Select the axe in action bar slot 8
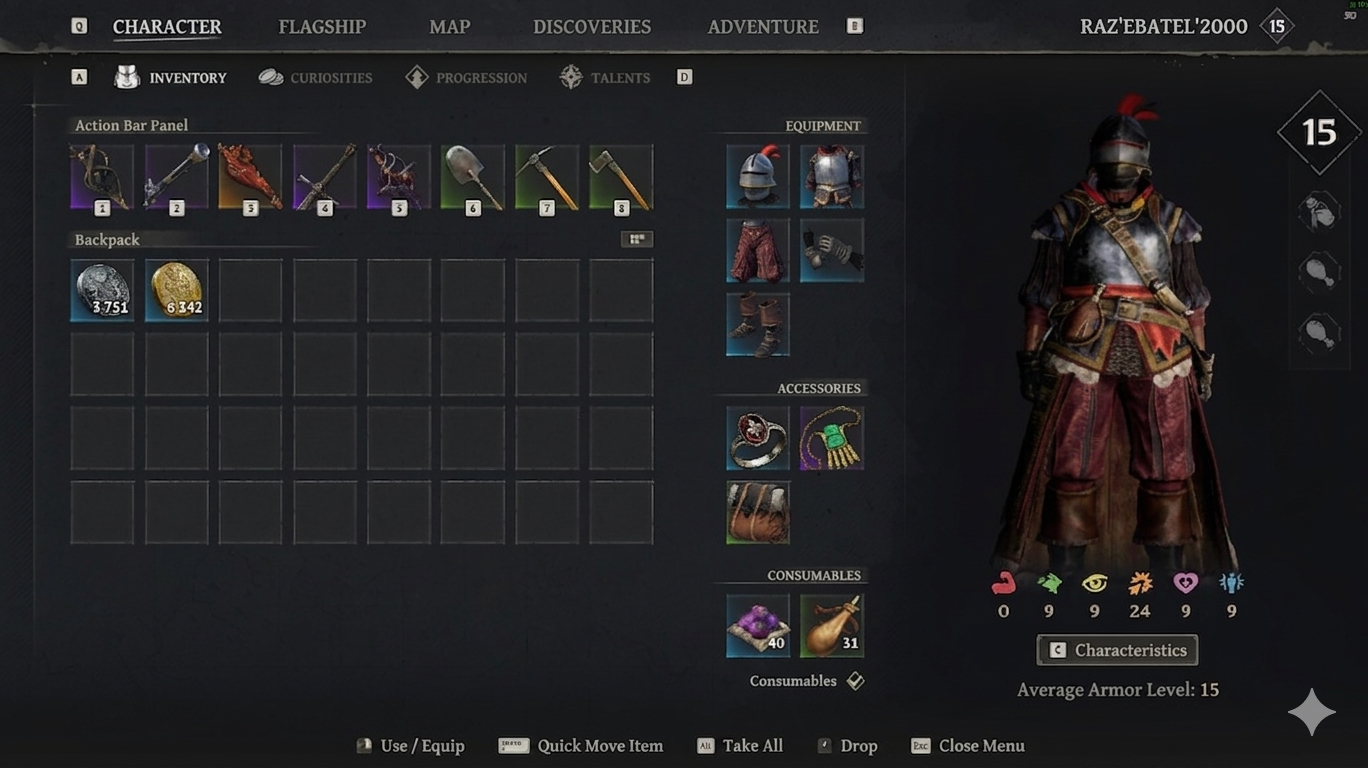The height and width of the screenshot is (768, 1368). [x=621, y=178]
